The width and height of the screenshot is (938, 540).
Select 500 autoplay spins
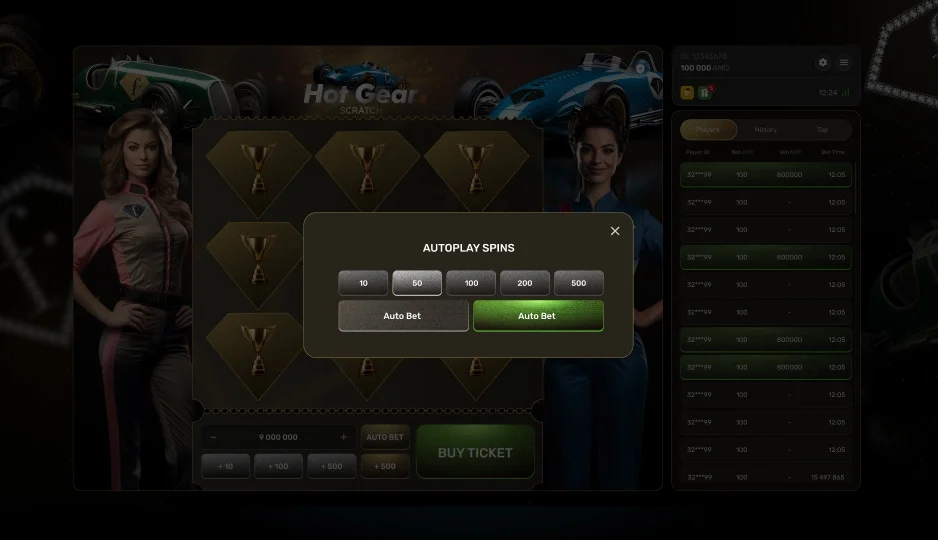pos(579,283)
